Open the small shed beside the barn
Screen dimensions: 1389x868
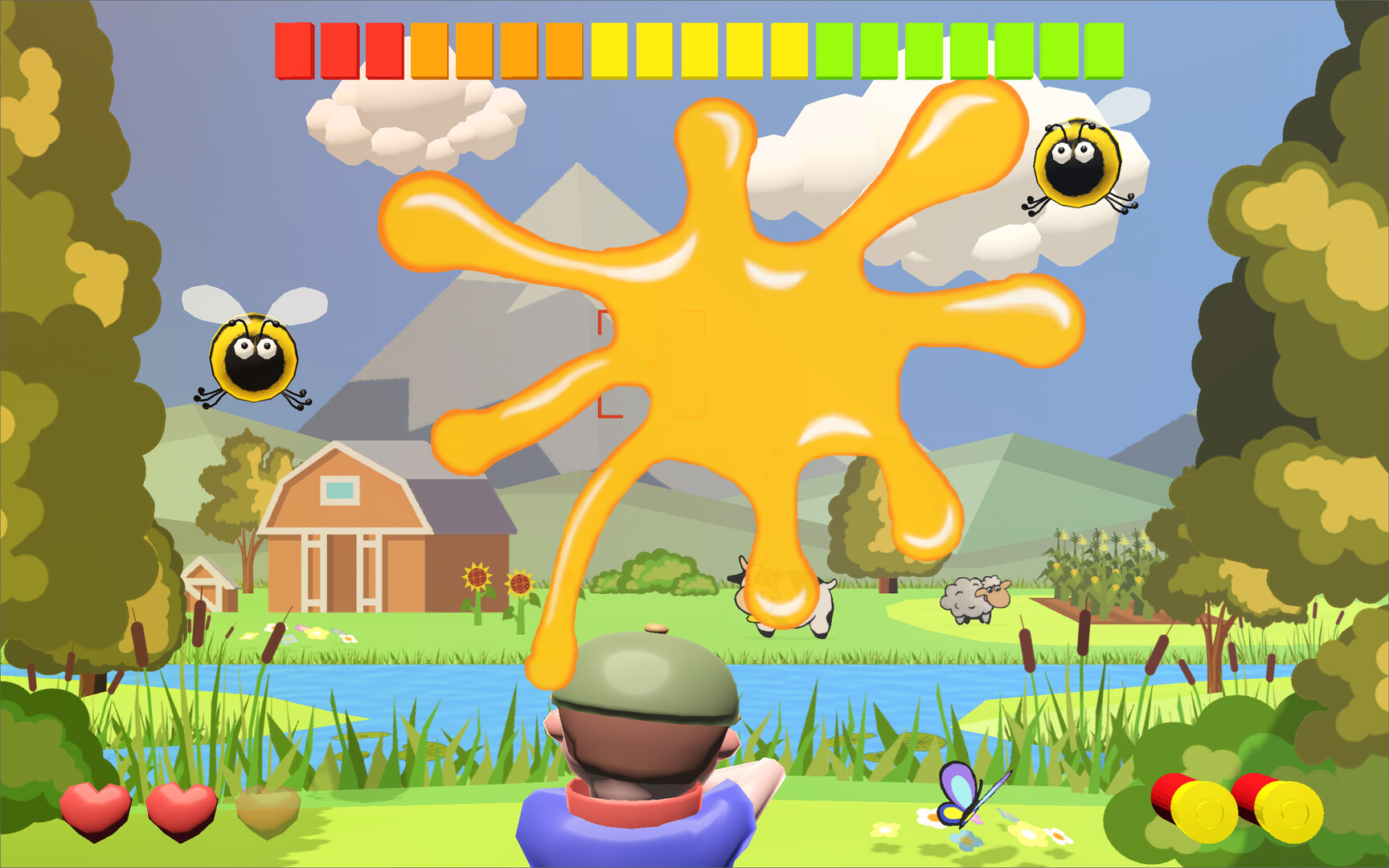click(x=207, y=587)
